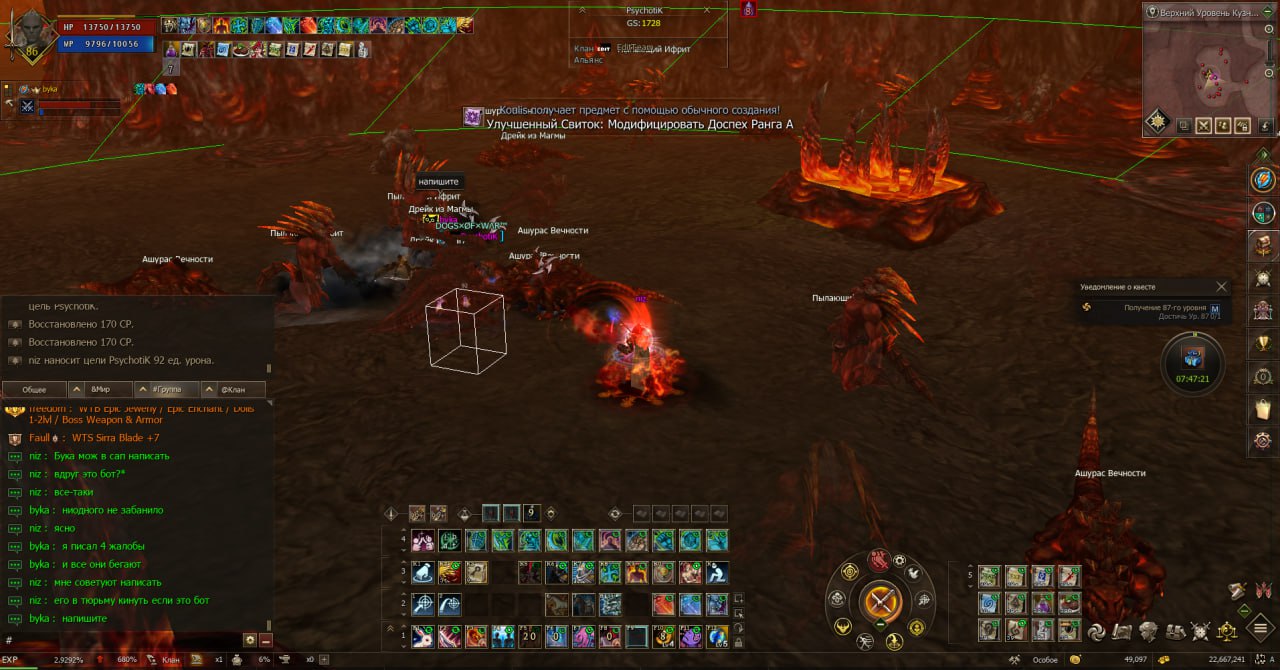This screenshot has height=670, width=1280.
Task: Open the shopping bag side icon
Action: point(1262,409)
